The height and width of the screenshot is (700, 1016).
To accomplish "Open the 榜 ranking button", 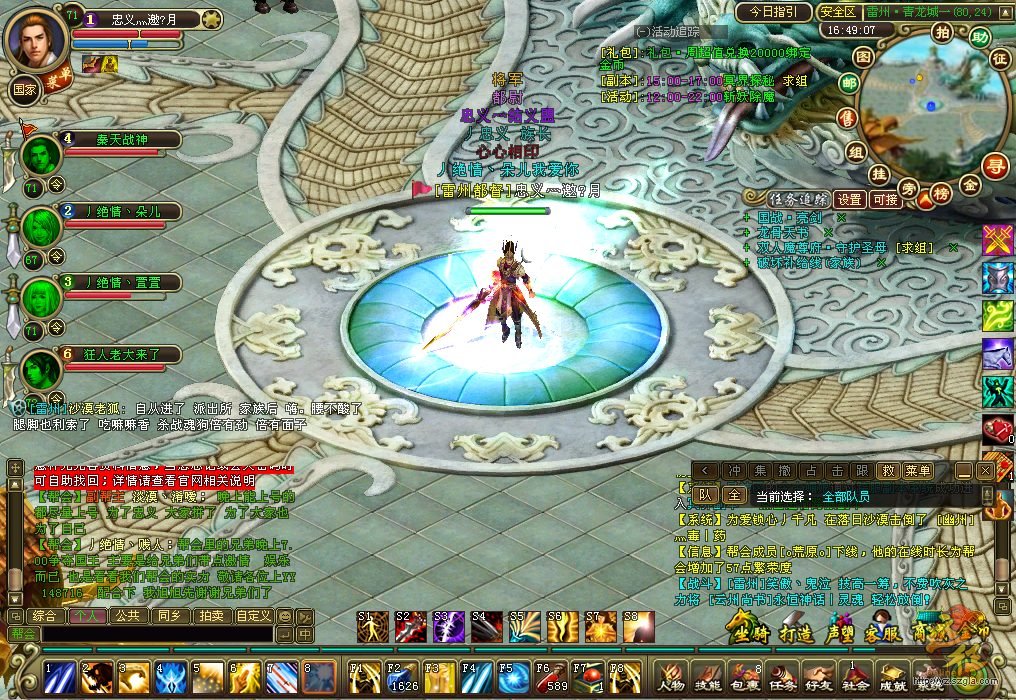I will pos(941,193).
